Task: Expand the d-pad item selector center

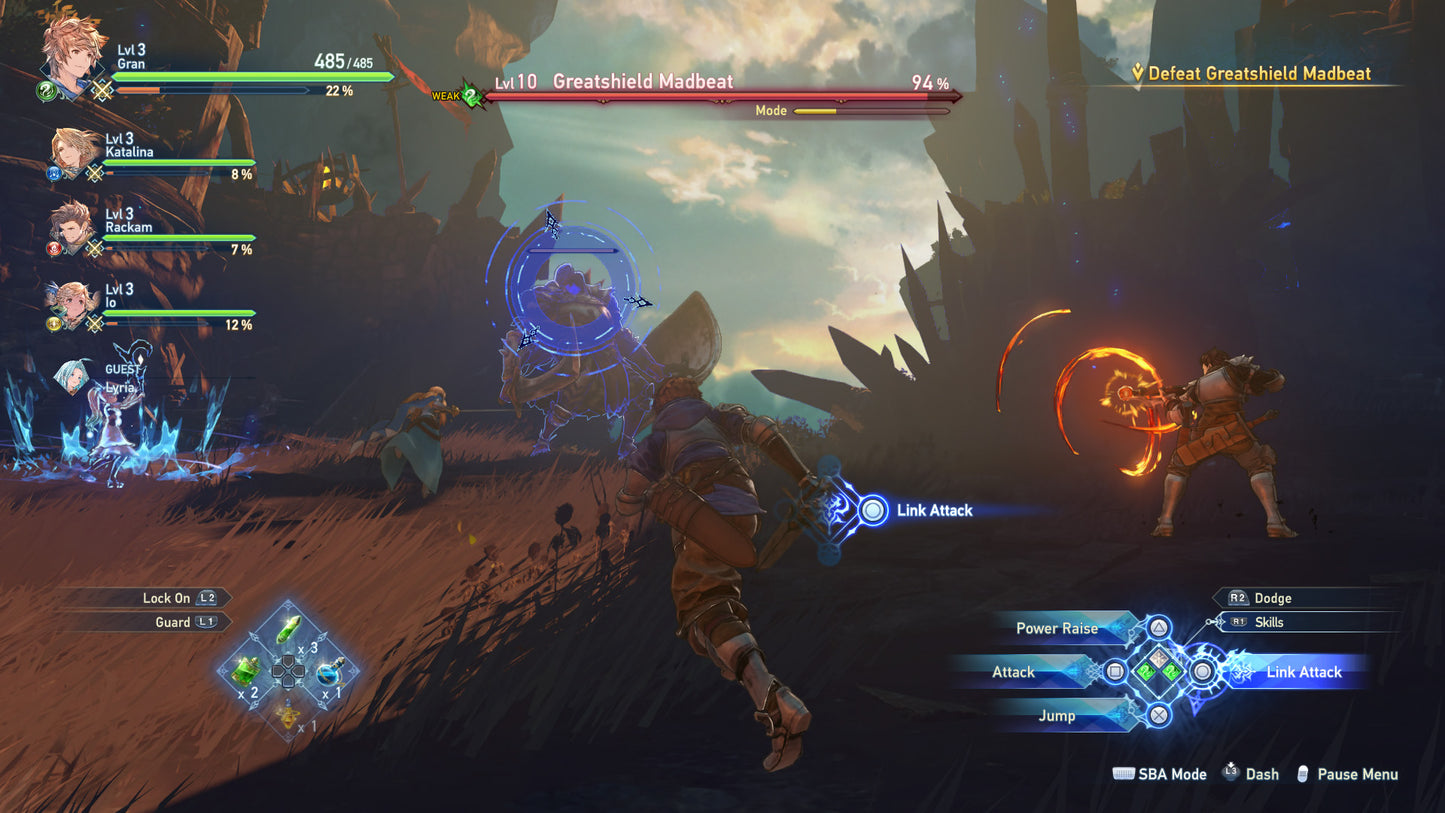Action: click(289, 672)
